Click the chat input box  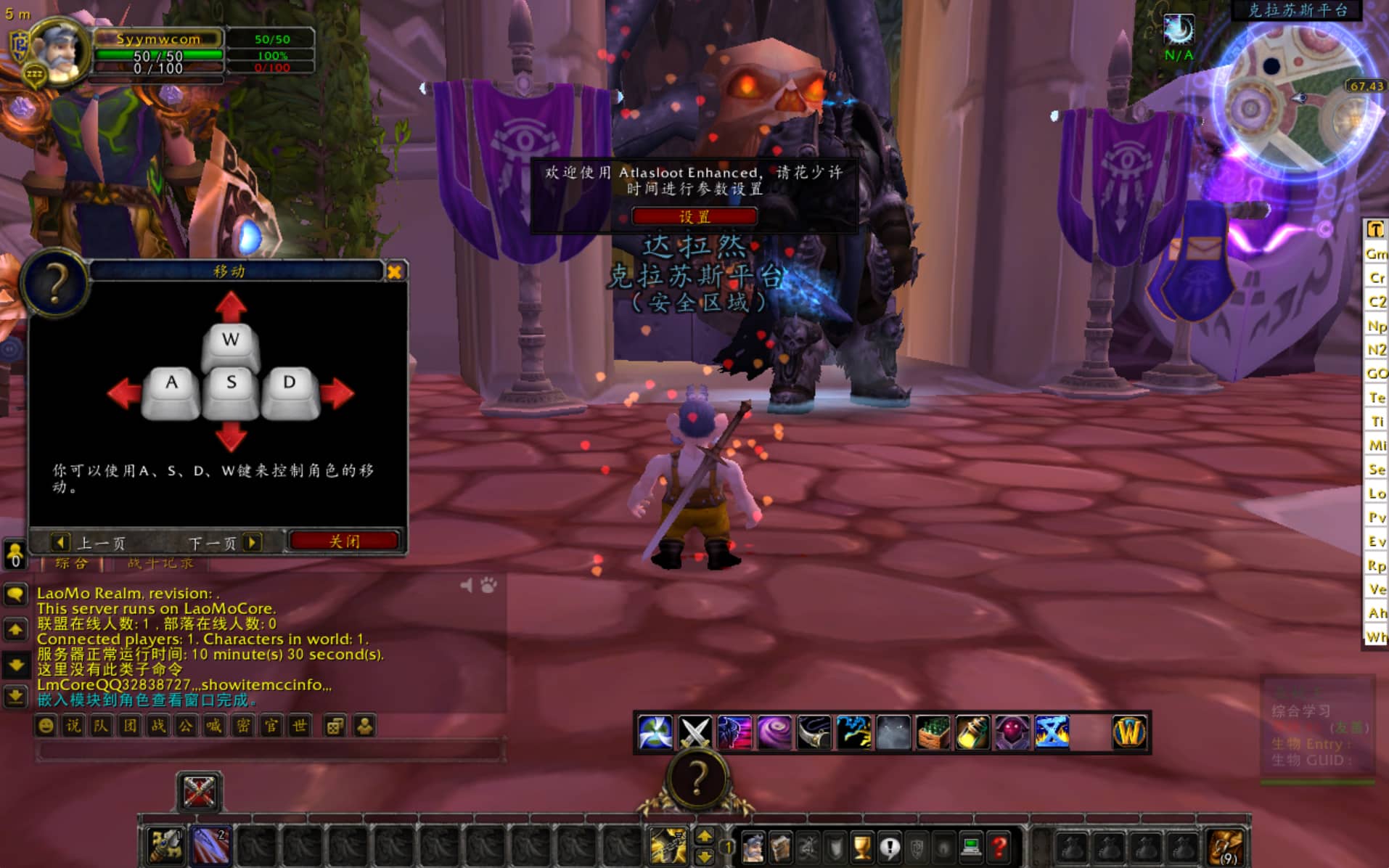(269, 750)
